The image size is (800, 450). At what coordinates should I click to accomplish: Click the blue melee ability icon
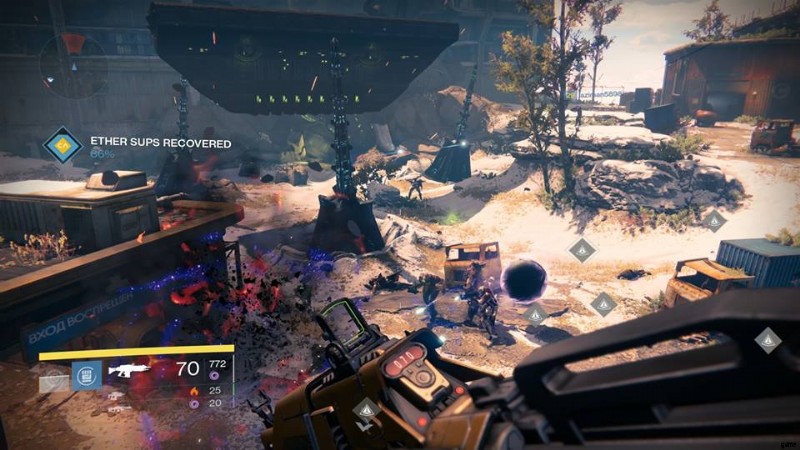87,375
